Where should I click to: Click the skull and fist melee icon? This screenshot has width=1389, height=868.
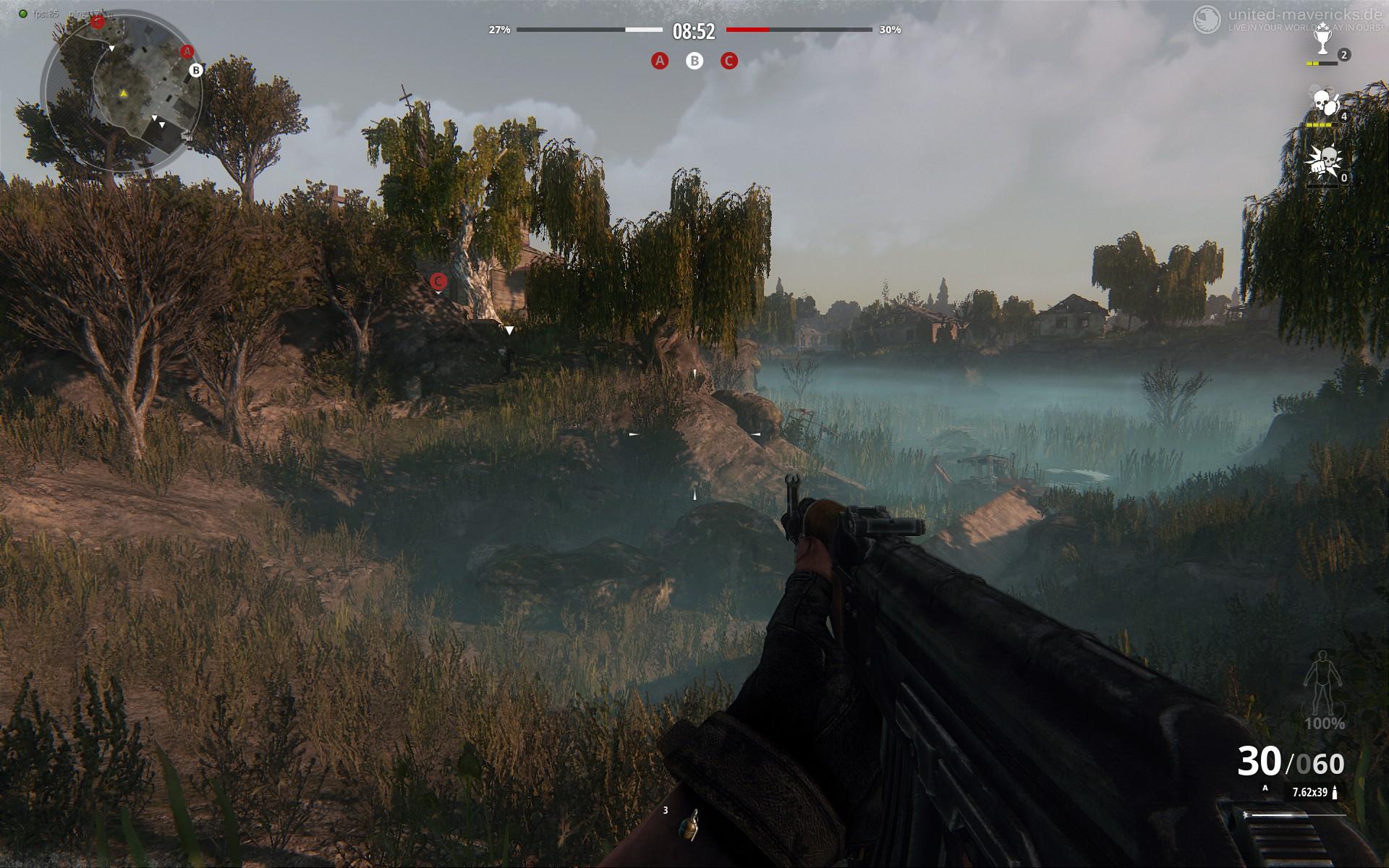click(x=1322, y=162)
